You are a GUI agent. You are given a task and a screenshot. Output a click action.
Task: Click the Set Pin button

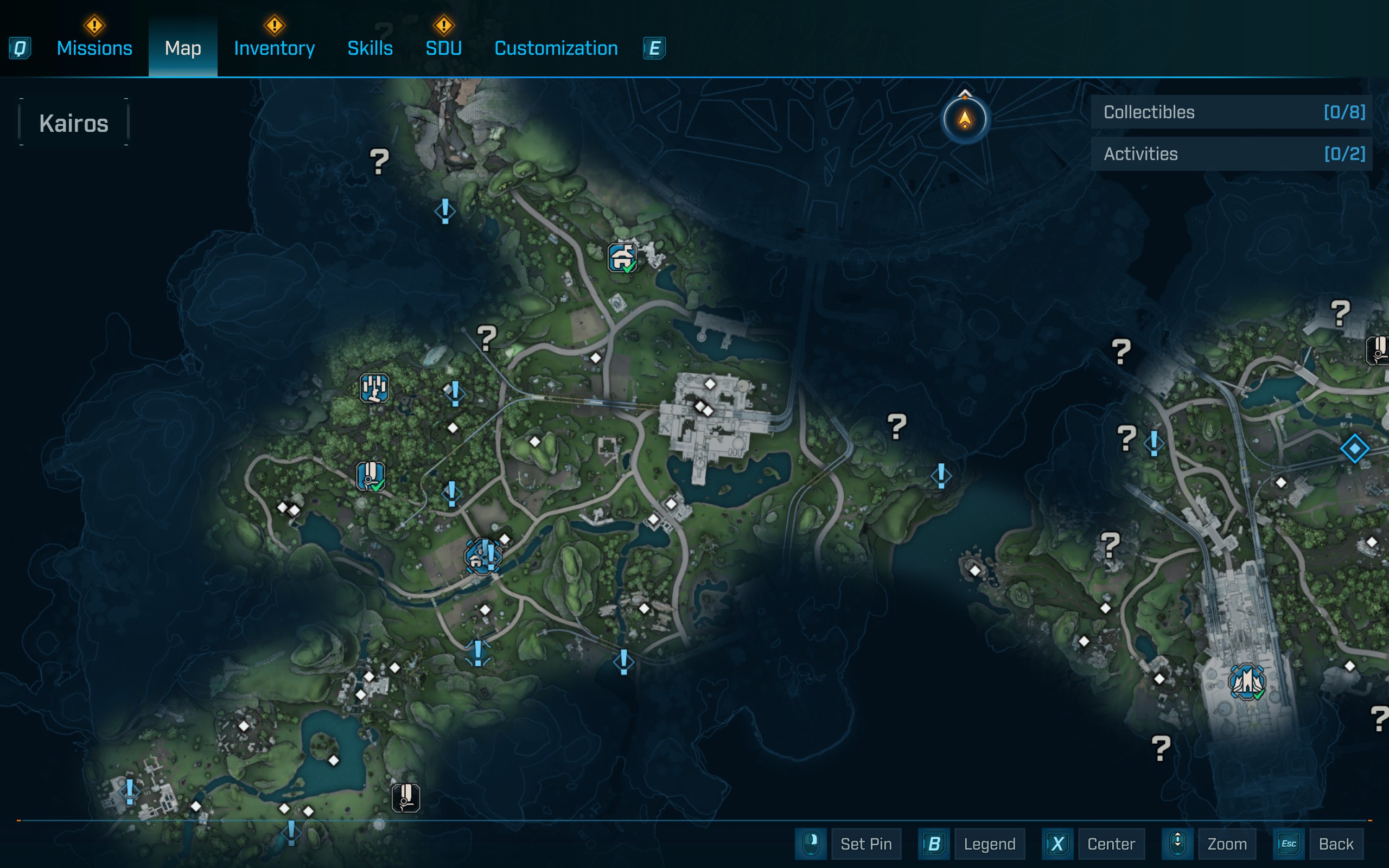pos(865,844)
